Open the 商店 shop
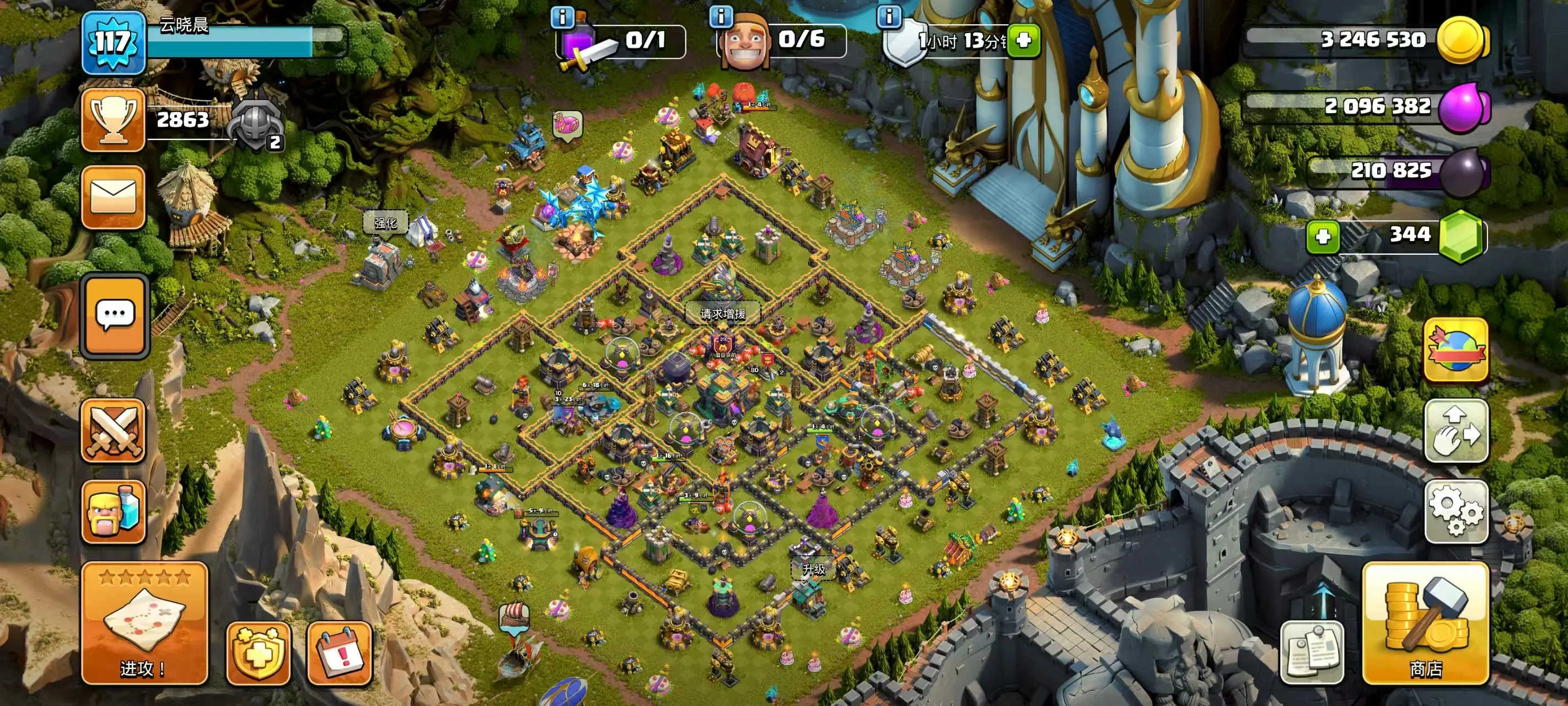The height and width of the screenshot is (706, 1568). tap(1426, 624)
